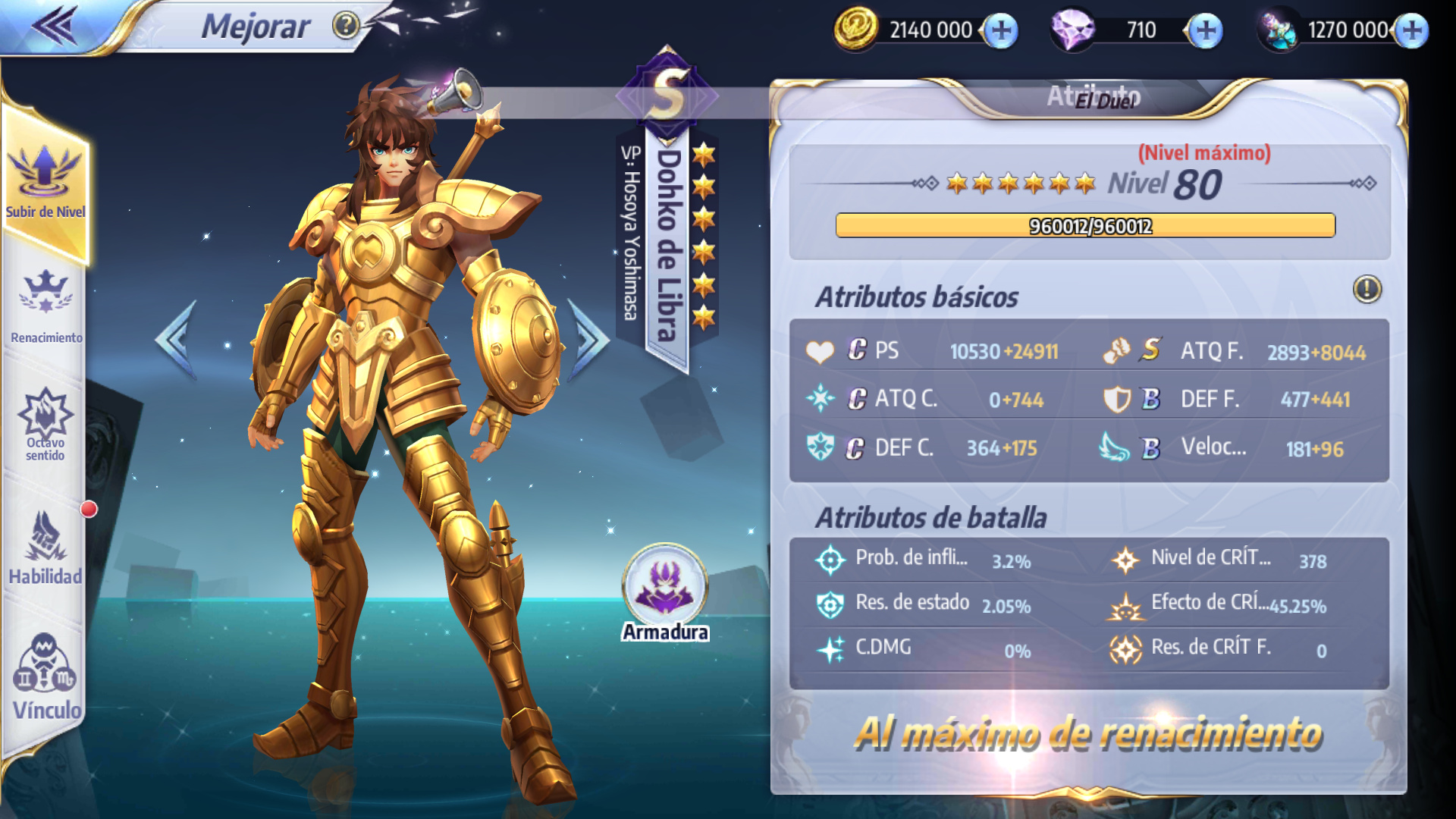This screenshot has width=1456, height=819.
Task: Add more crystal currency with plus button
Action: pyautogui.click(x=1412, y=31)
